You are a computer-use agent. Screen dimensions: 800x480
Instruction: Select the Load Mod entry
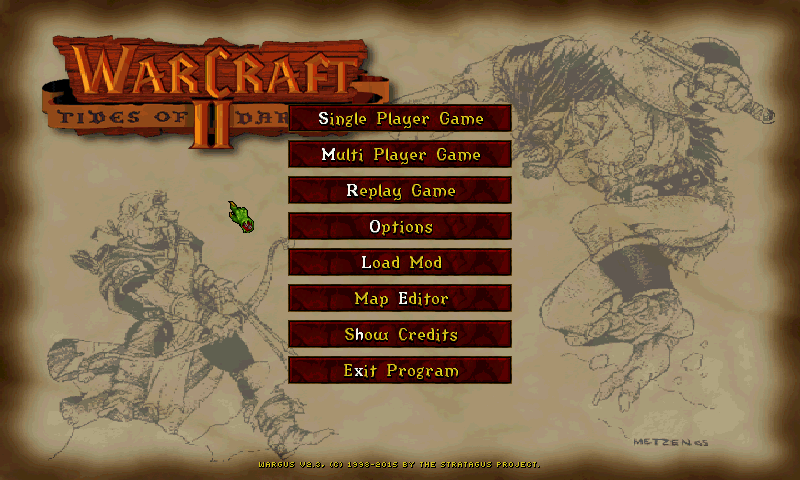pos(400,263)
